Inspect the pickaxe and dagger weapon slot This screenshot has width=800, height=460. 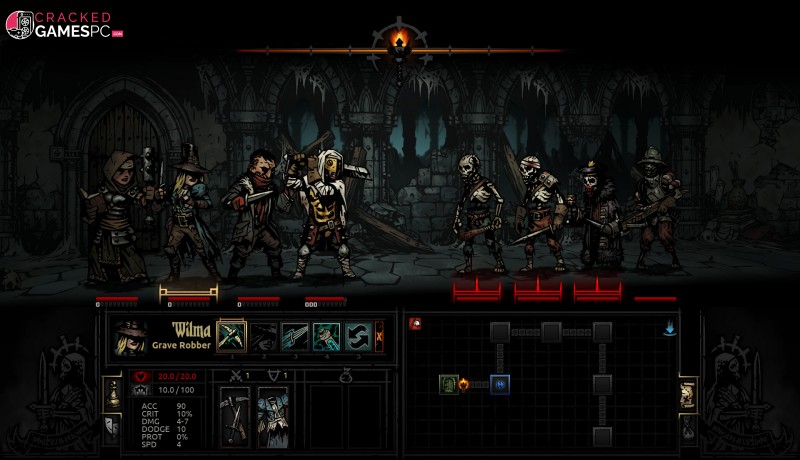236,414
